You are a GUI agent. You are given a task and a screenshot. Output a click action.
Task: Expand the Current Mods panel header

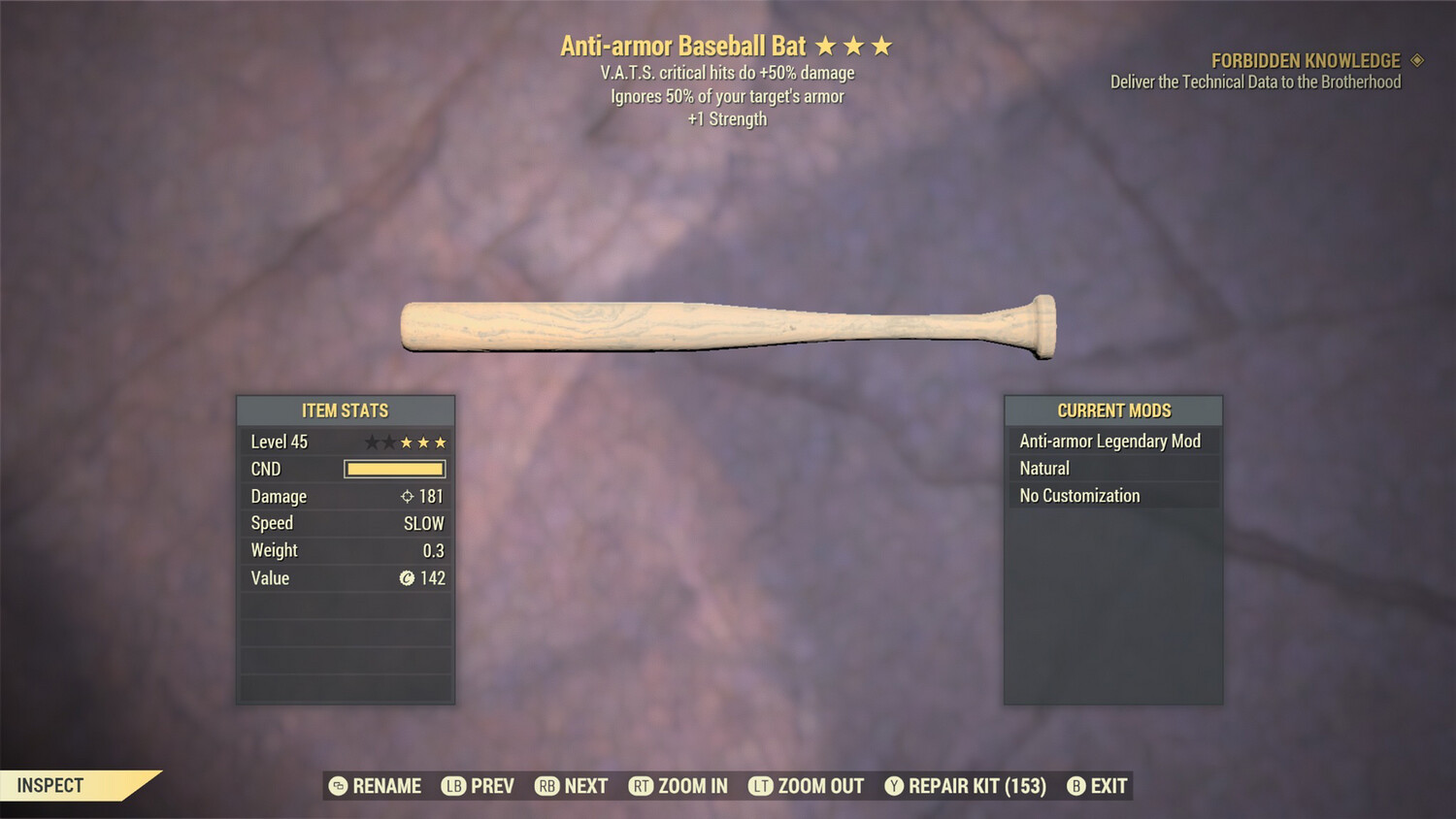tap(1112, 410)
